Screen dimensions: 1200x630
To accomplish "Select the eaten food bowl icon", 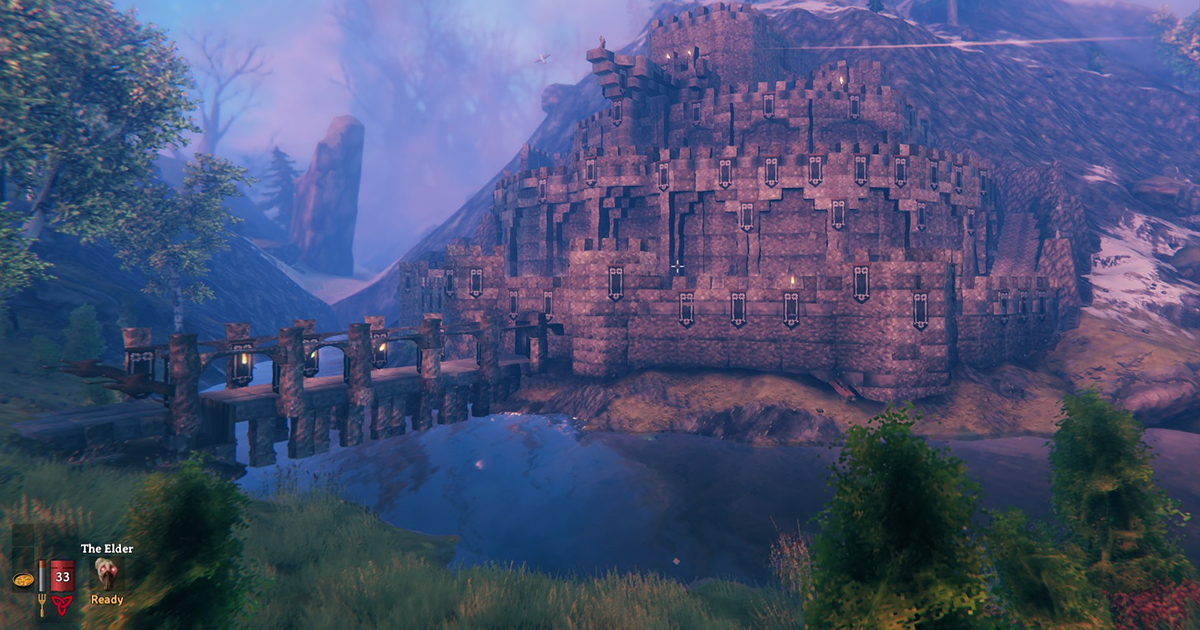I will click(22, 579).
